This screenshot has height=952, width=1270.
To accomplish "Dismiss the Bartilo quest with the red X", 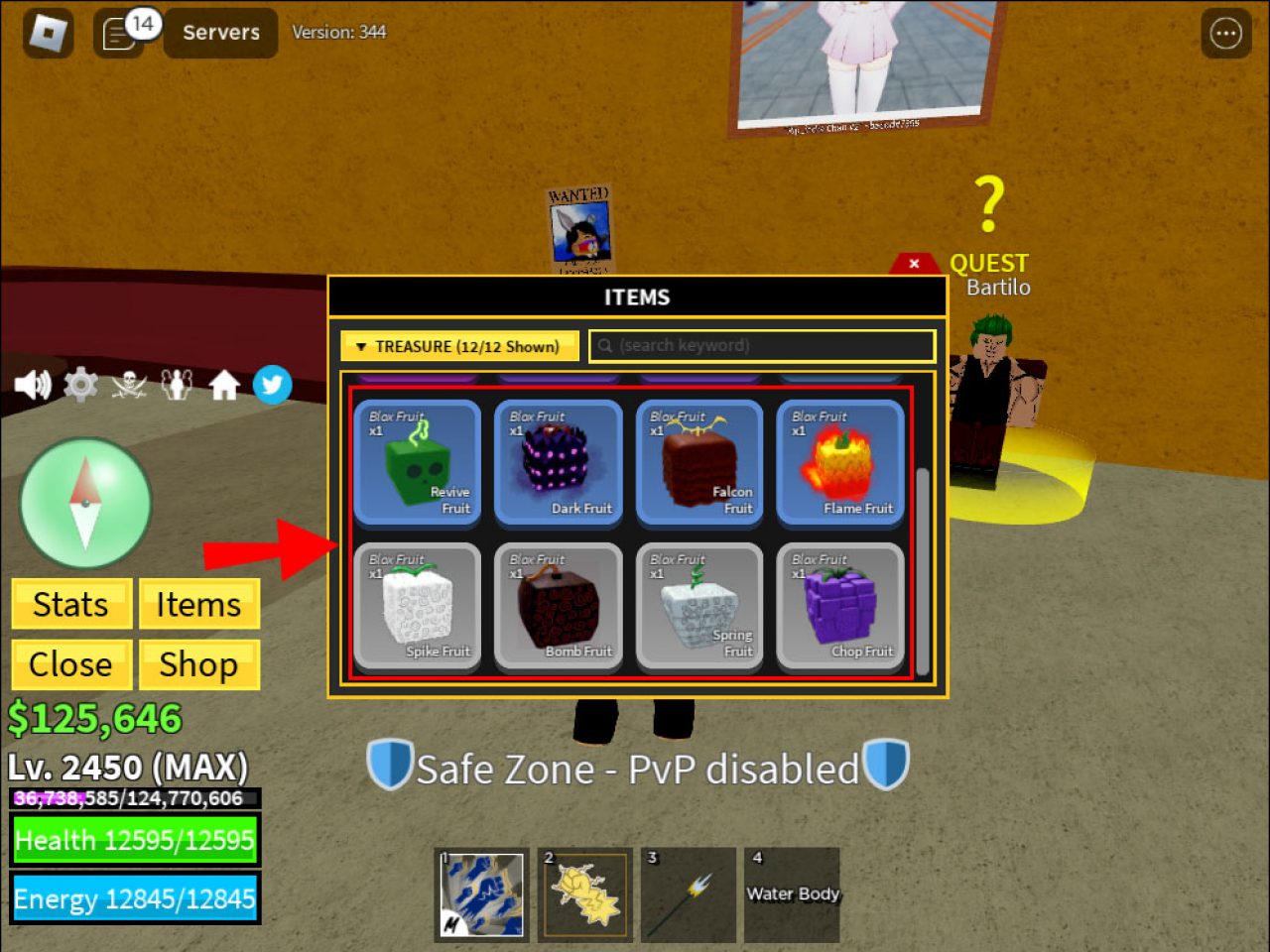I will 913,264.
